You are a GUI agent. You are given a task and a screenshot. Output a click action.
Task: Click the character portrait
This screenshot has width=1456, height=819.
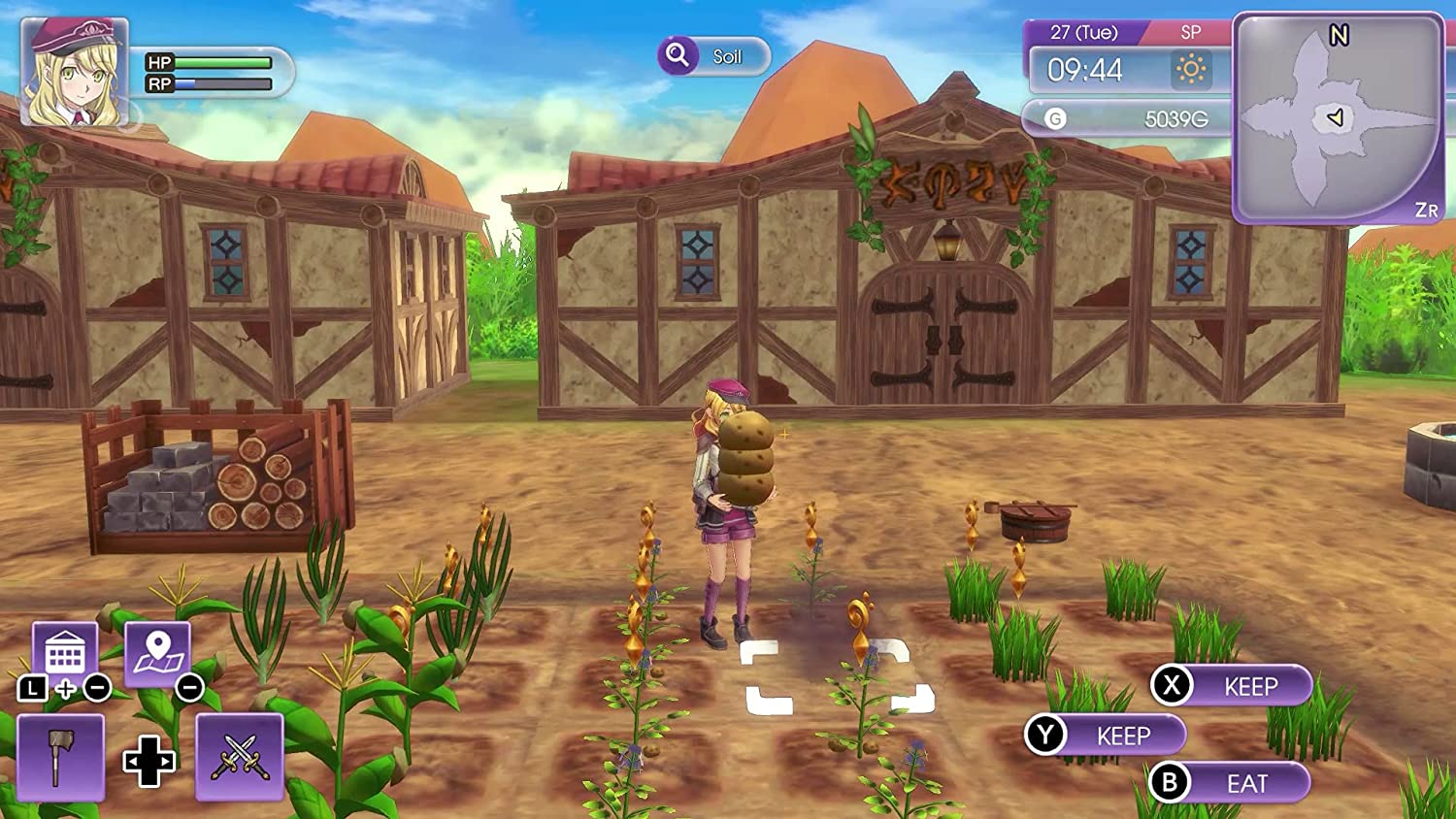click(x=75, y=73)
